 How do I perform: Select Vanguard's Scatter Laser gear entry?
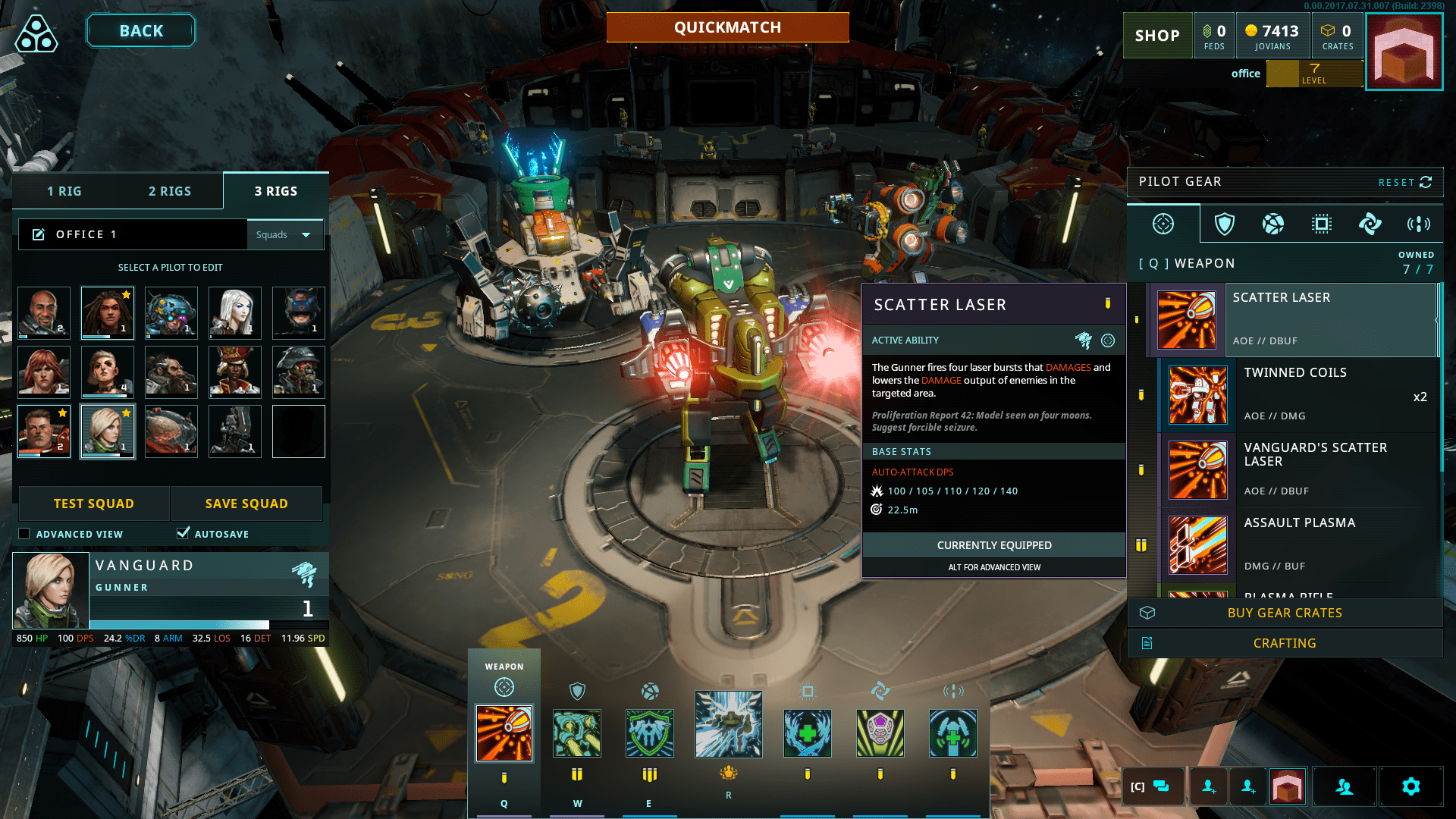1297,469
